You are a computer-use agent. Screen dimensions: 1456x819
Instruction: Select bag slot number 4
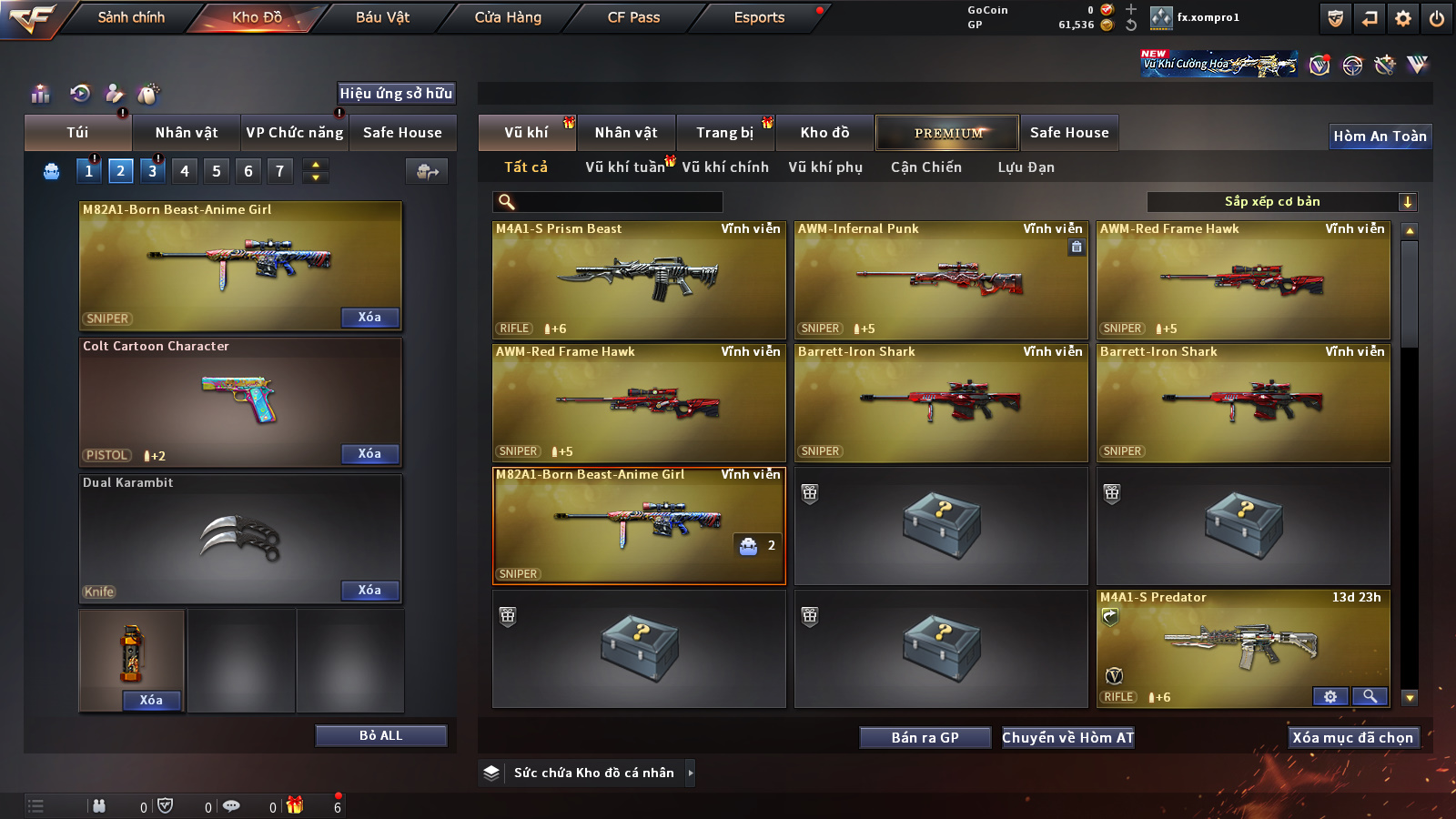click(x=185, y=171)
